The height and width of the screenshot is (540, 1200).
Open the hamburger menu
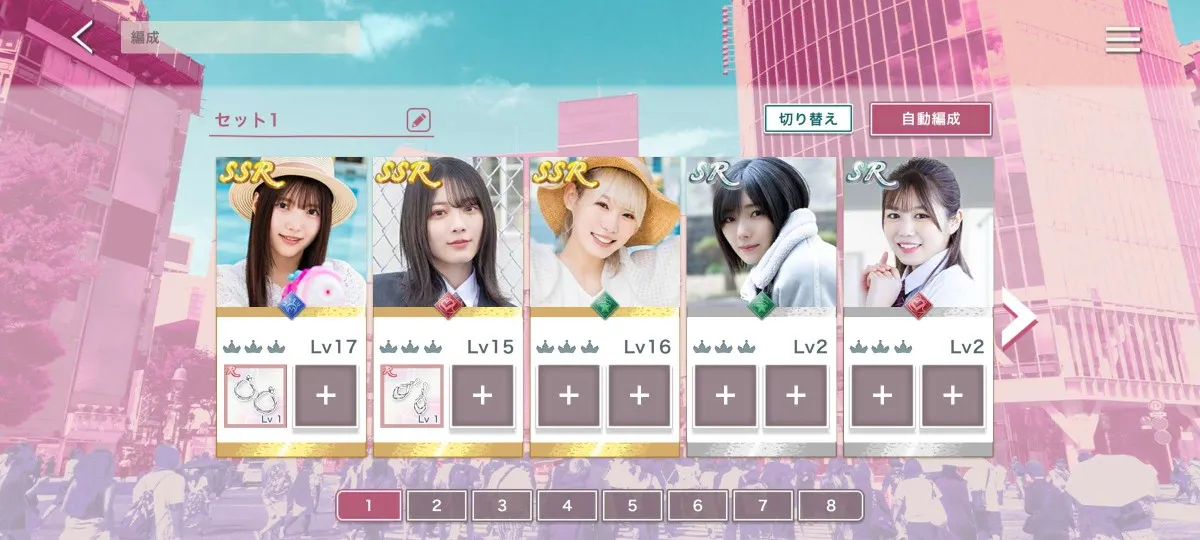coord(1123,39)
